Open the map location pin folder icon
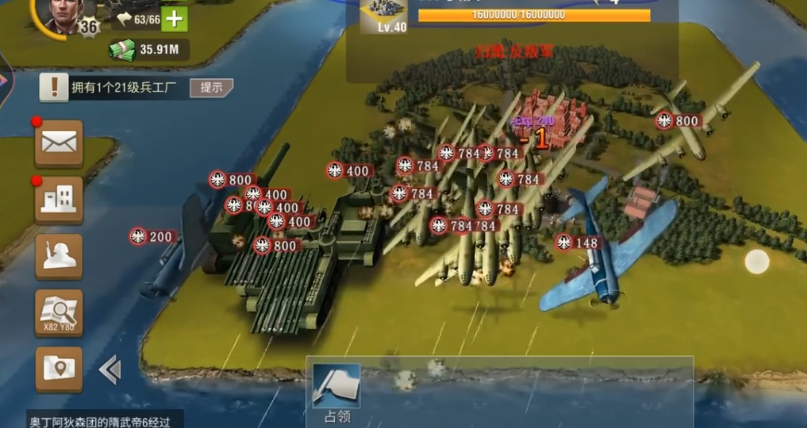Viewport: 807px width, 428px height. pos(59,368)
